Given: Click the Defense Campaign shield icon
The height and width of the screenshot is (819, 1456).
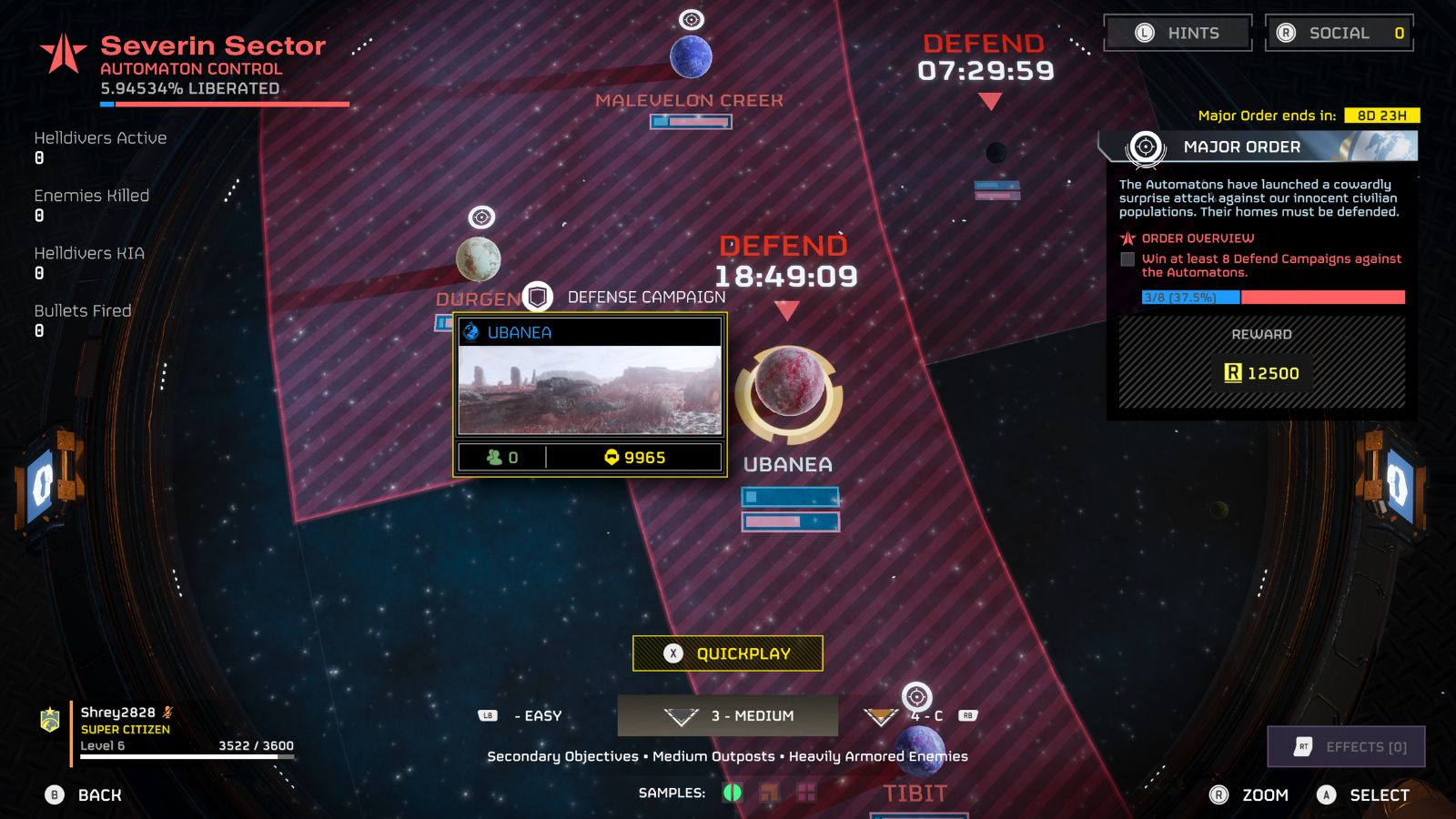Looking at the screenshot, I should pyautogui.click(x=539, y=296).
